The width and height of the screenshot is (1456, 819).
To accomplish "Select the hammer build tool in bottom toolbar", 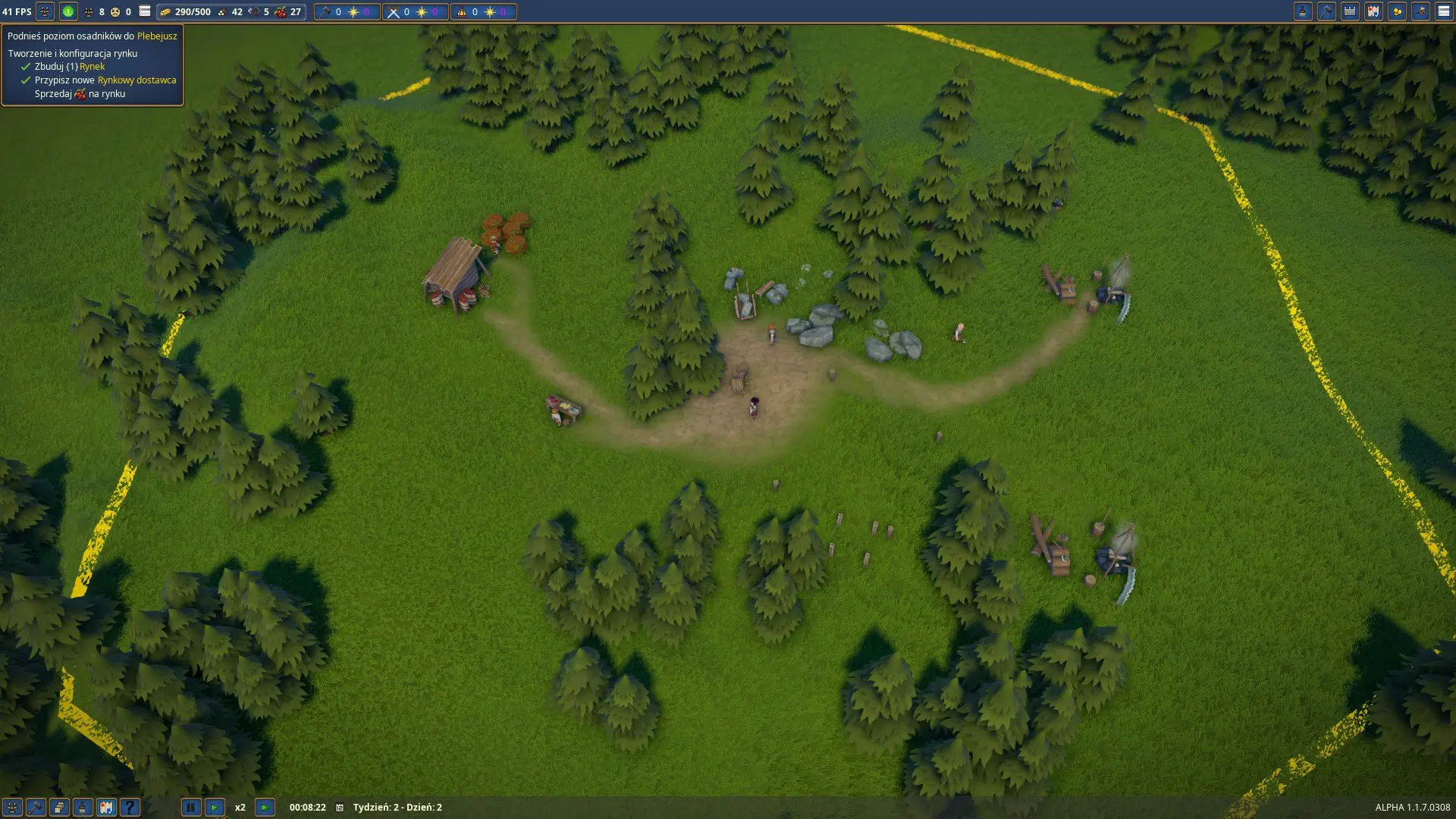I will [36, 808].
